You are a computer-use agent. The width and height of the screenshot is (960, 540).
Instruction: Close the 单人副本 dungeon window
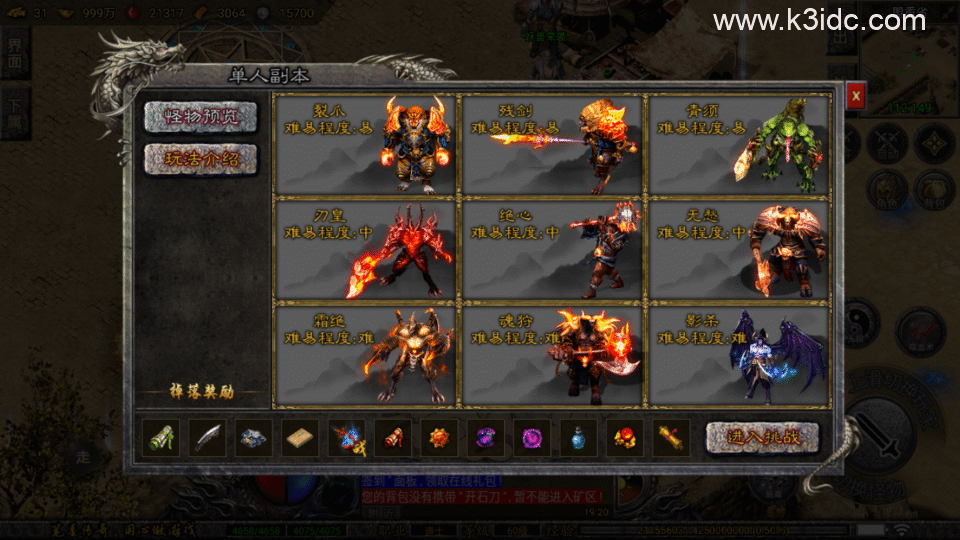pos(855,96)
